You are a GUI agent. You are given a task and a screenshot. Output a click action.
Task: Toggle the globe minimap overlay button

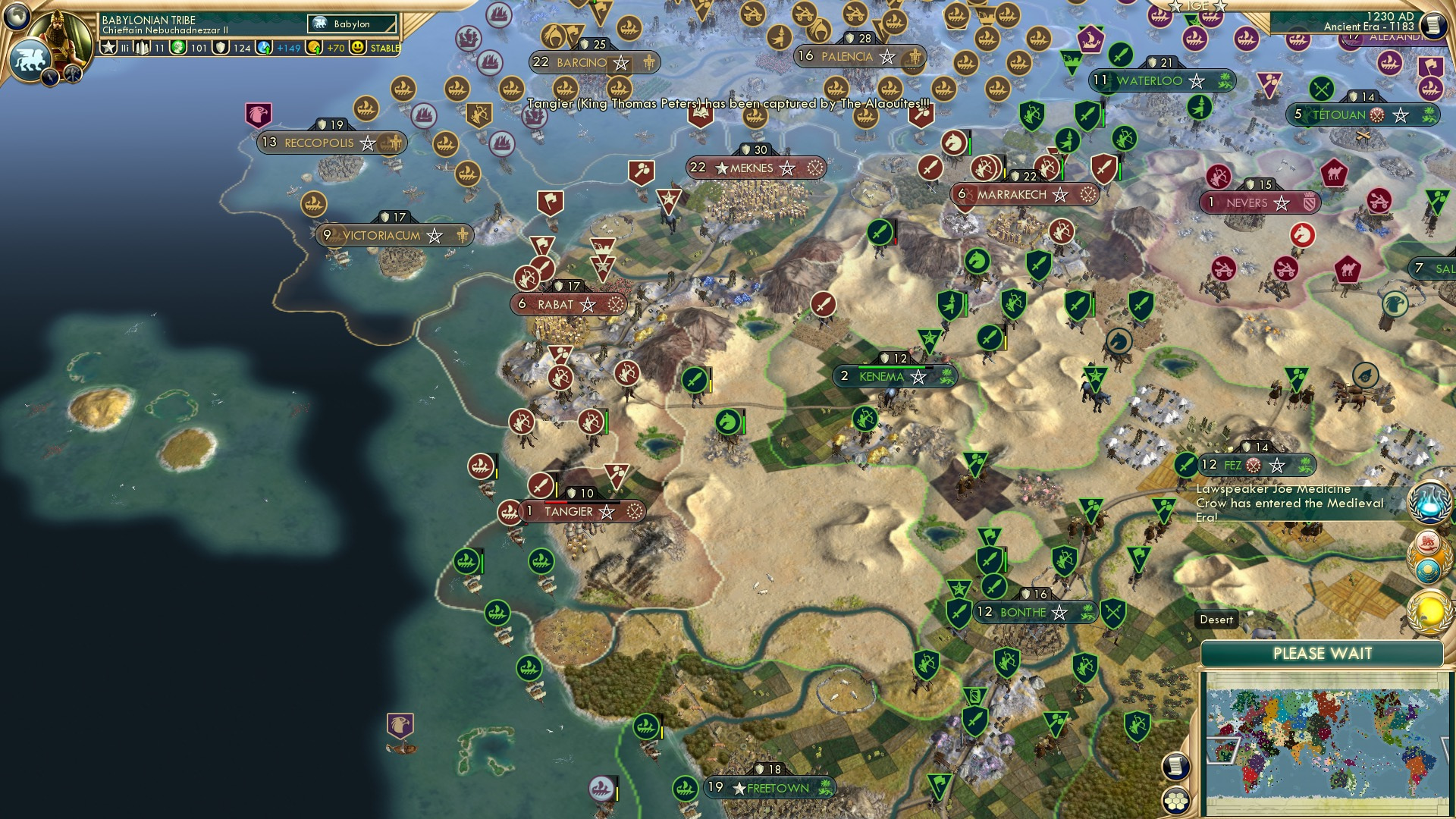(x=17, y=15)
